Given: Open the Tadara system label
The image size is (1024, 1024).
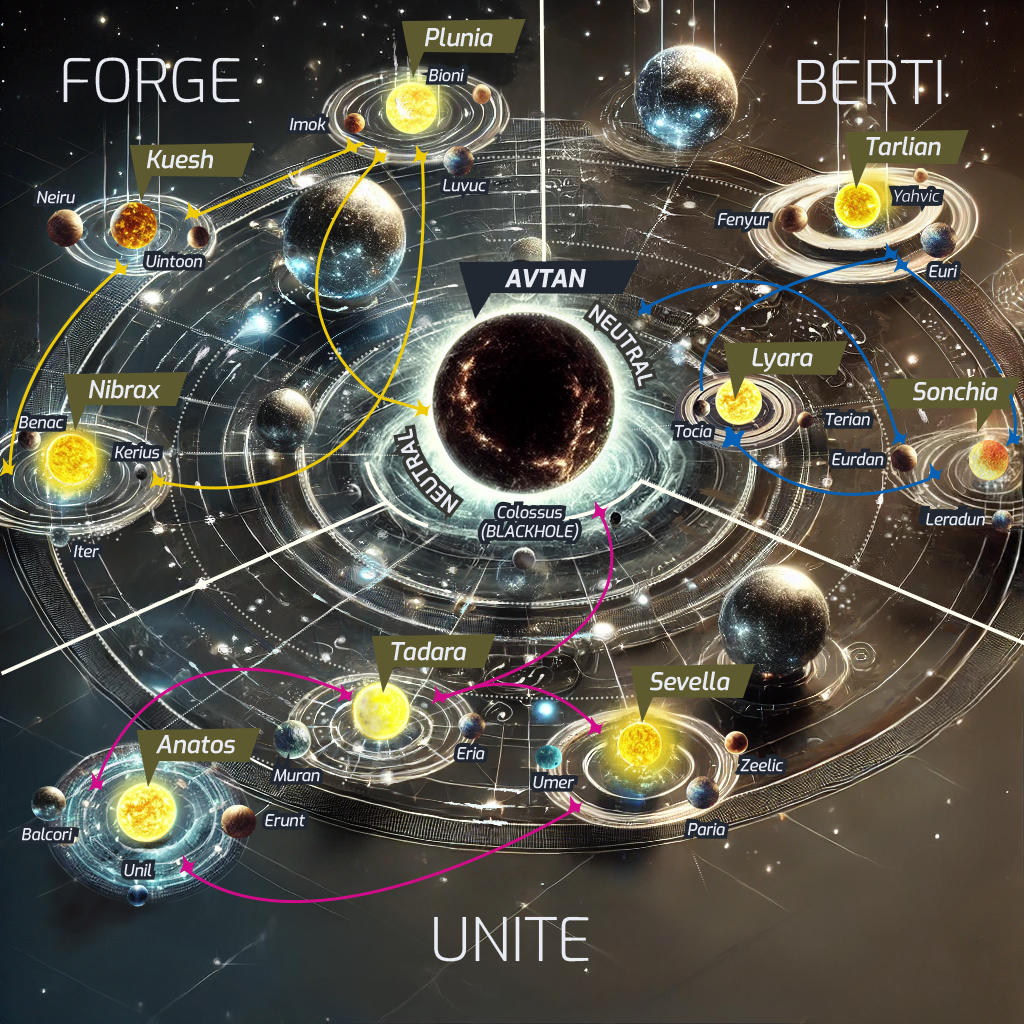Looking at the screenshot, I should coord(428,652).
